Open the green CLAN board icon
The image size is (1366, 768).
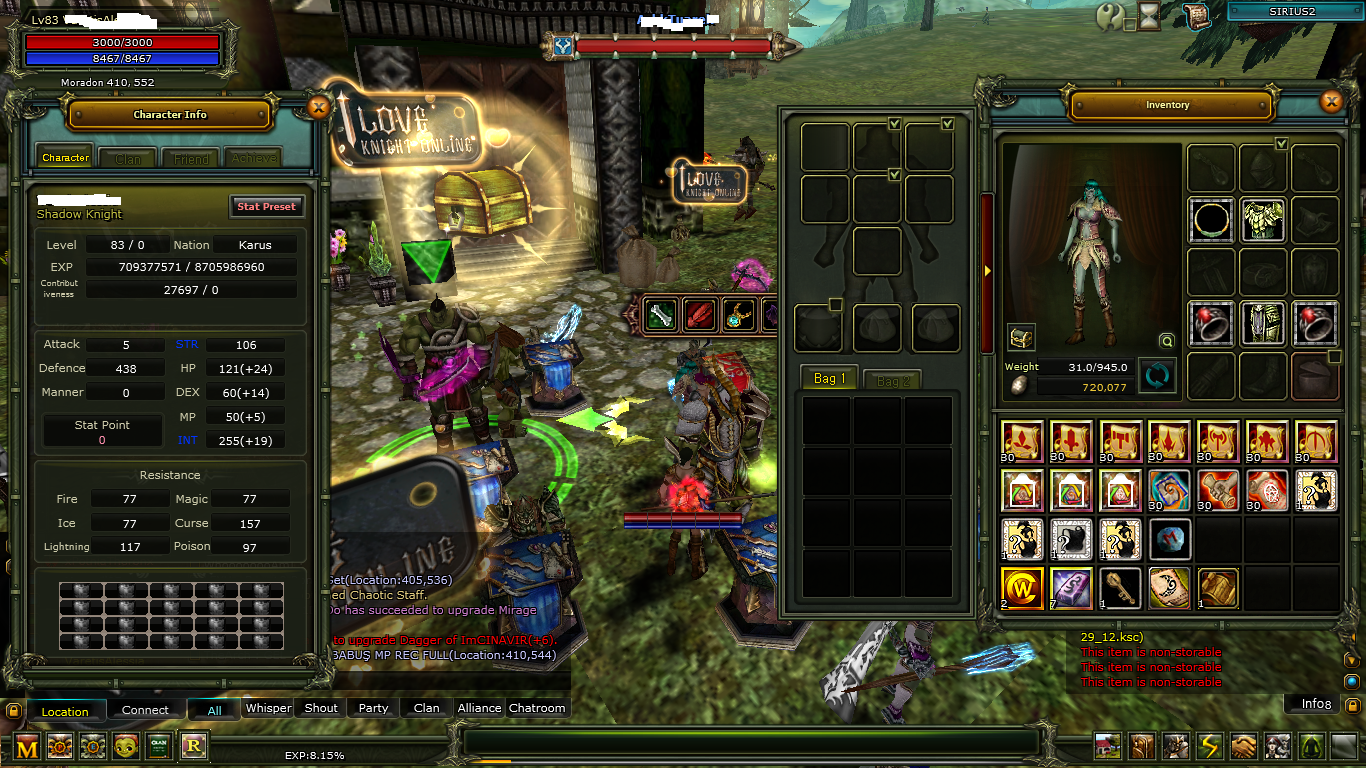pyautogui.click(x=159, y=746)
